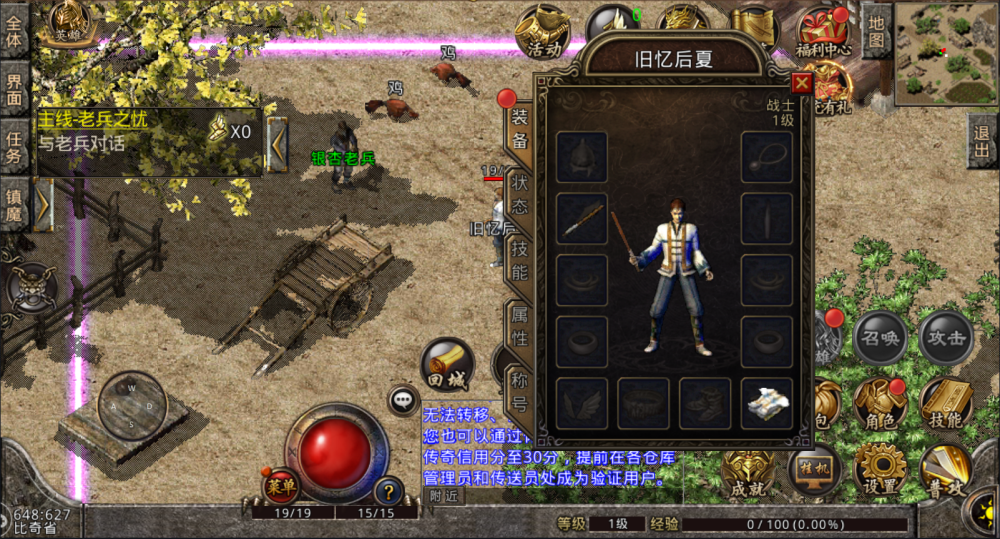This screenshot has height=539, width=1000.
Task: Open the 活动 events icon
Action: (543, 34)
